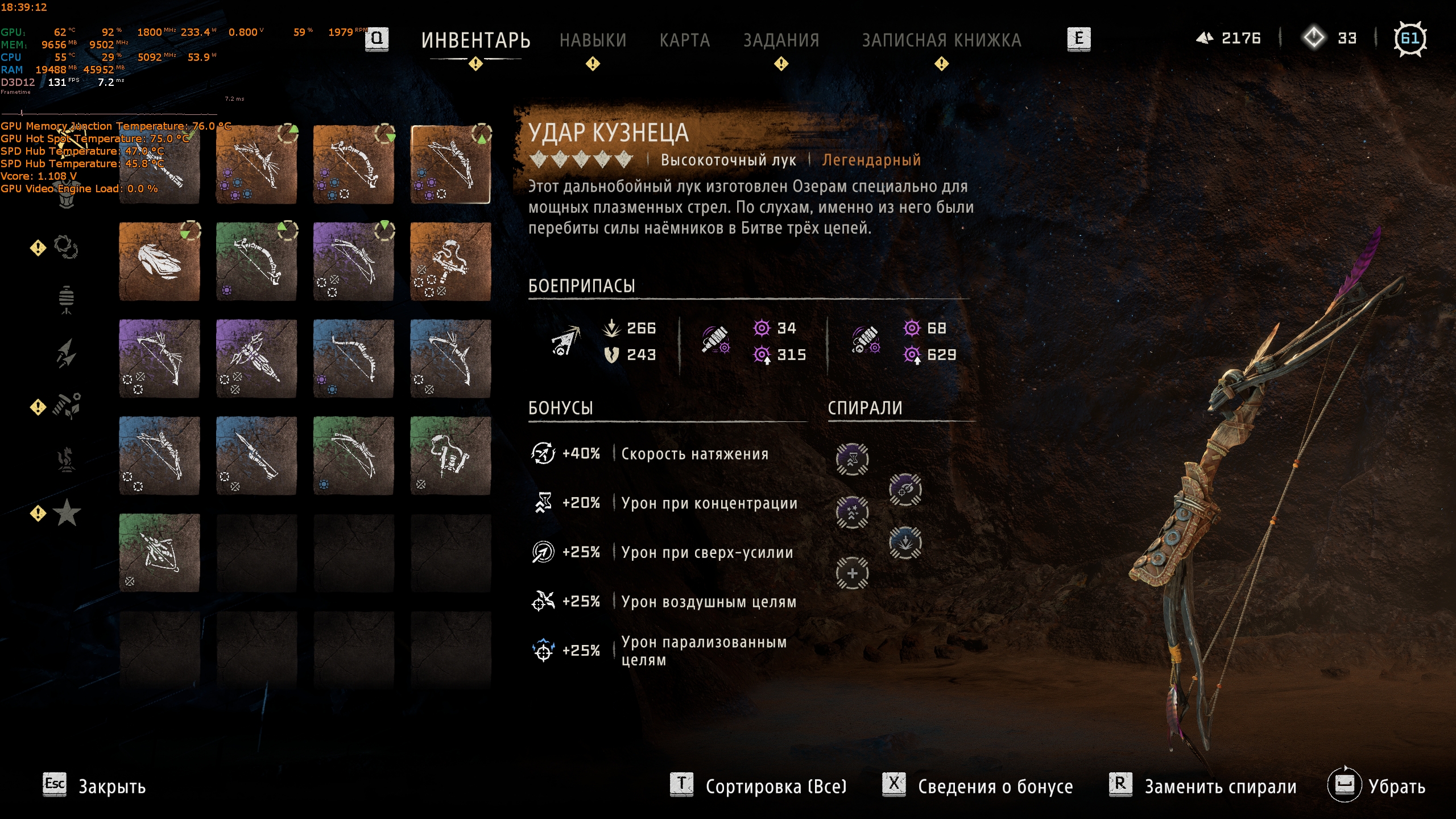Open the star special items category
Viewport: 1456px width, 819px height.
(67, 513)
